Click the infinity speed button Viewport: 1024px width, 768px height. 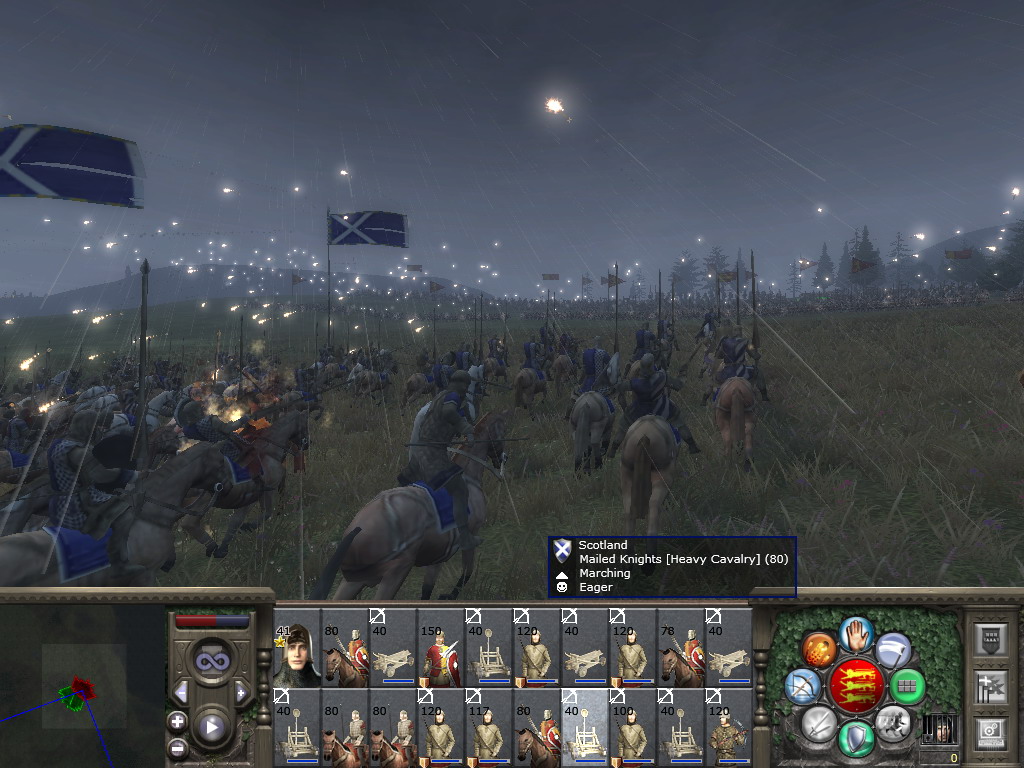(211, 661)
